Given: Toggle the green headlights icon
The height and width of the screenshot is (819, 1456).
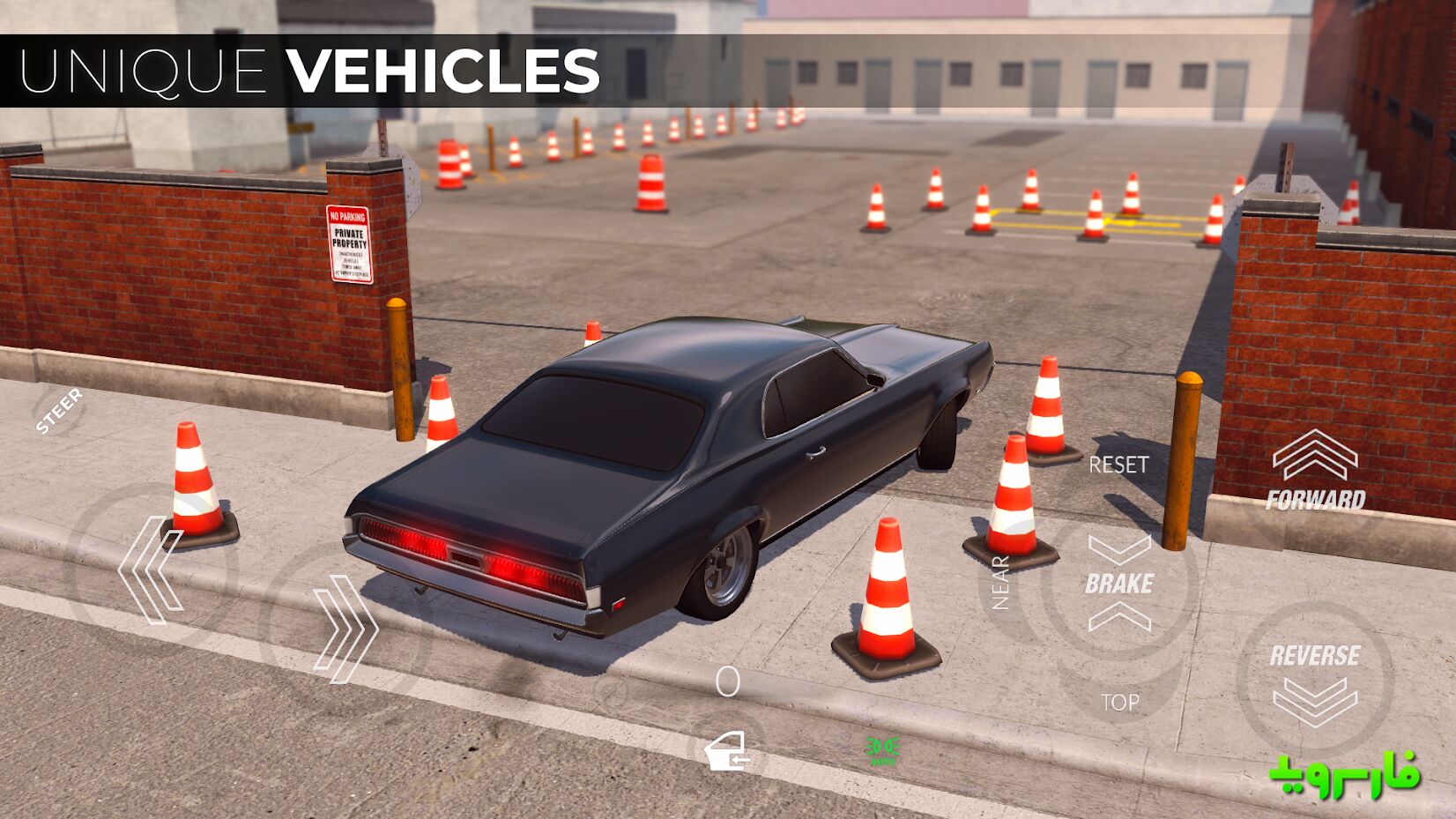Looking at the screenshot, I should pos(882,750).
